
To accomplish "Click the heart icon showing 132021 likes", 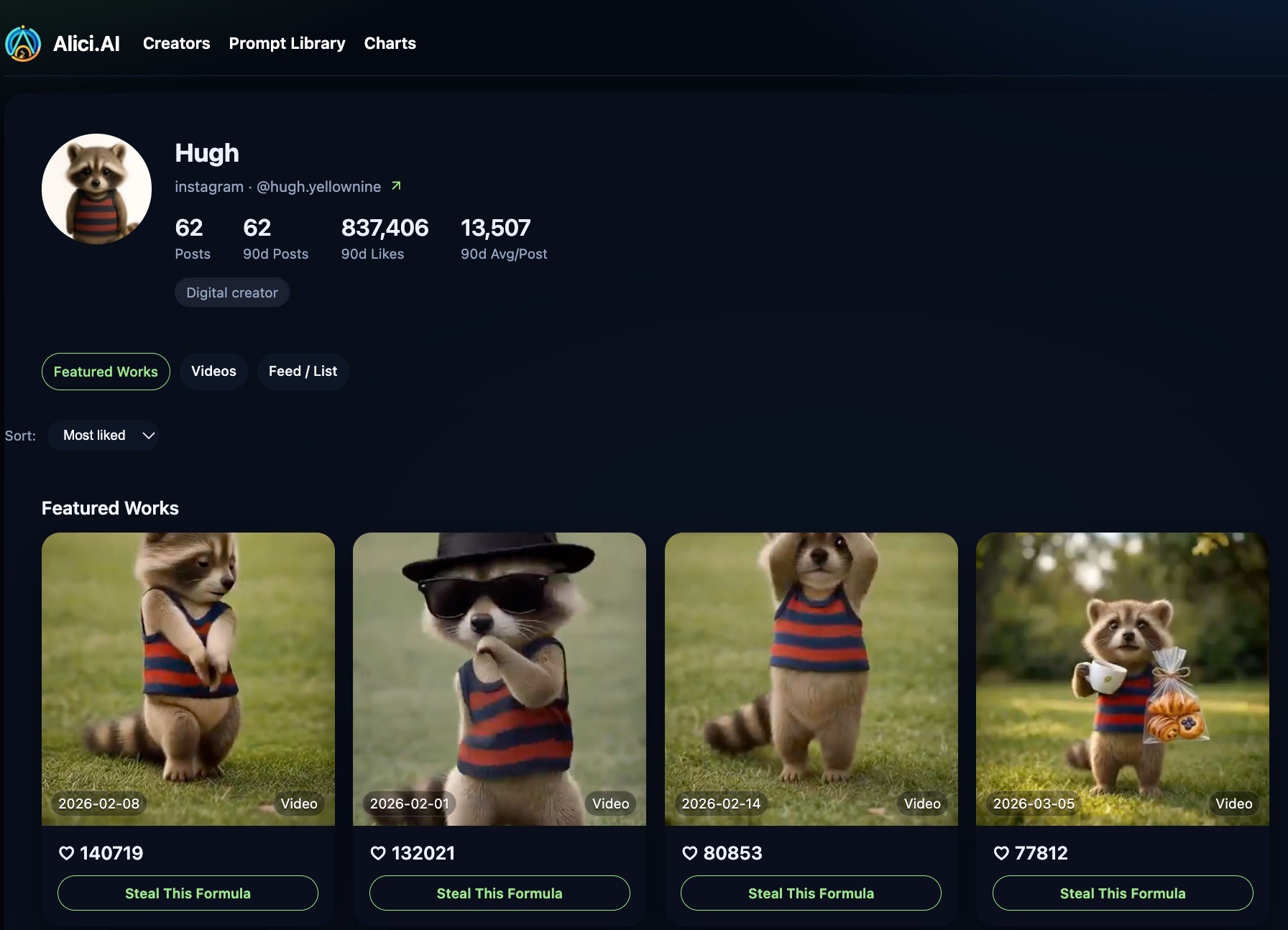I will tap(379, 853).
